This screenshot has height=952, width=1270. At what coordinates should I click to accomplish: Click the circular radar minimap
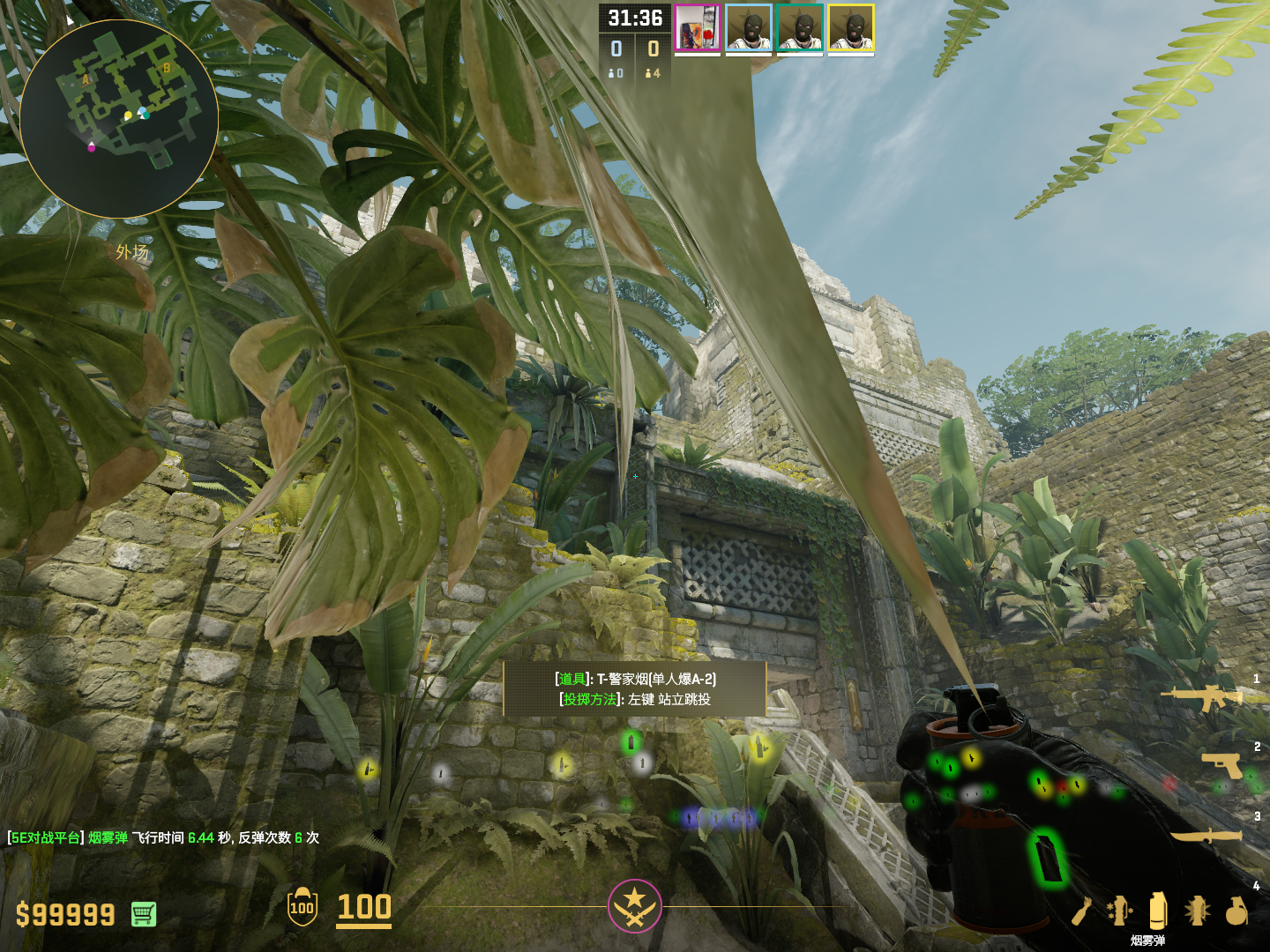[x=119, y=119]
